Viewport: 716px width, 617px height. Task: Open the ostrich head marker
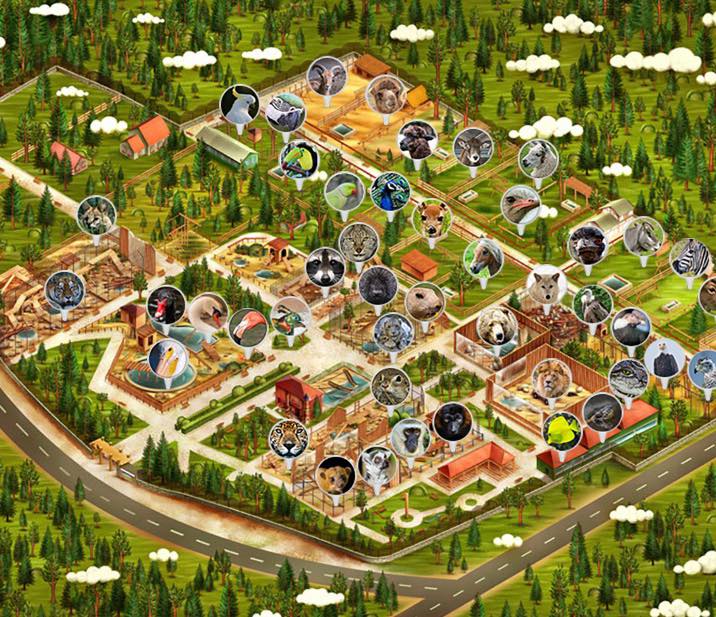[x=520, y=205]
